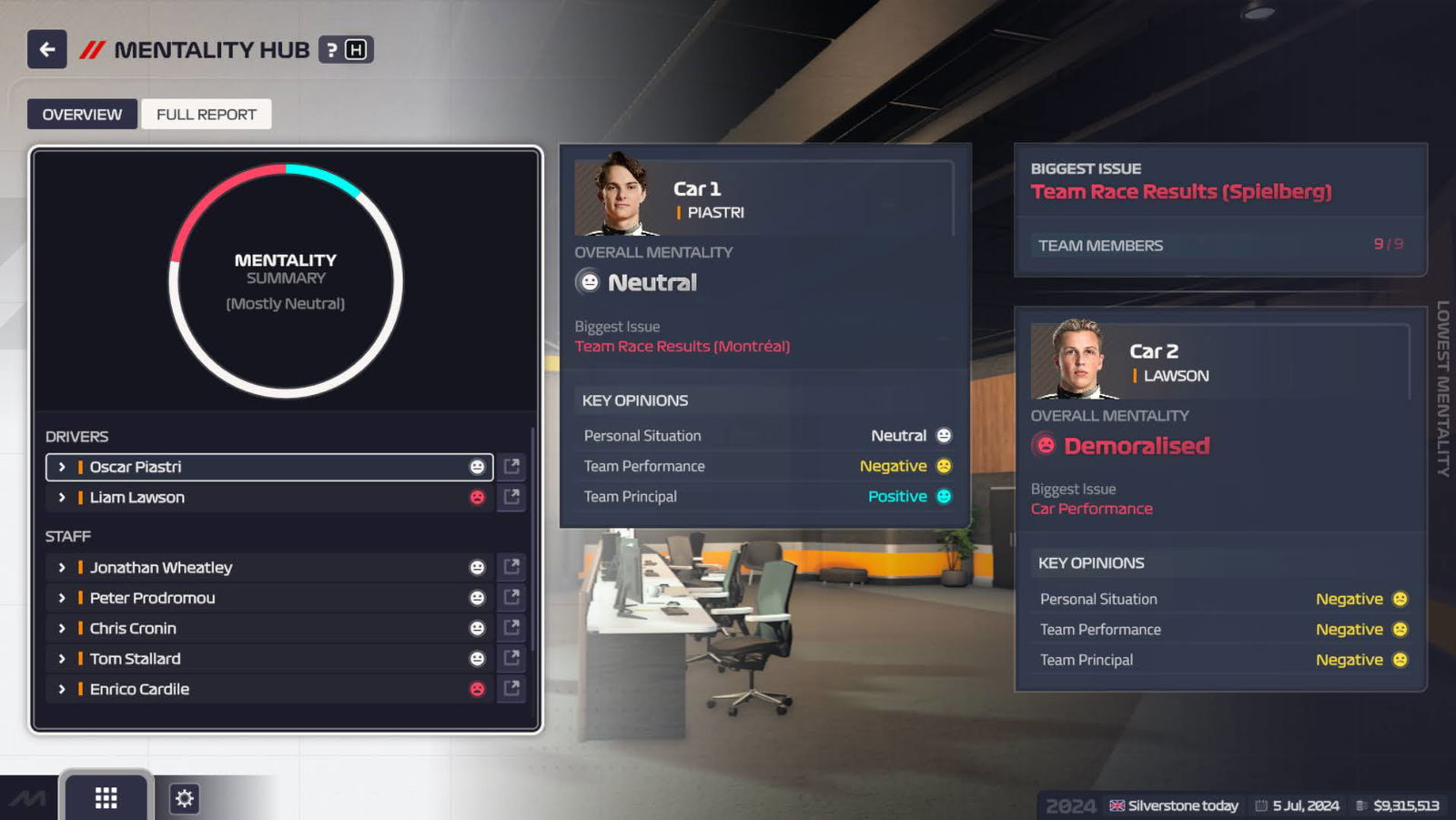Select Enrico Cardile staff row
Image resolution: width=1456 pixels, height=820 pixels.
pos(269,690)
